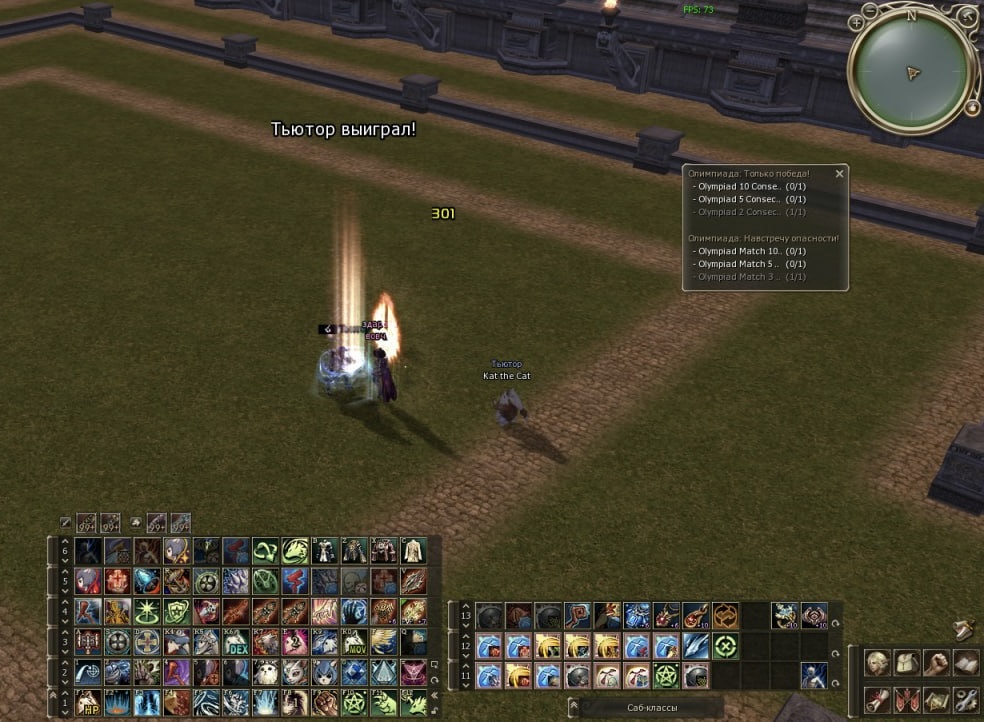This screenshot has height=722, width=984.
Task: Use the HP wolf skill in hotbar 1
Action: coord(88,703)
